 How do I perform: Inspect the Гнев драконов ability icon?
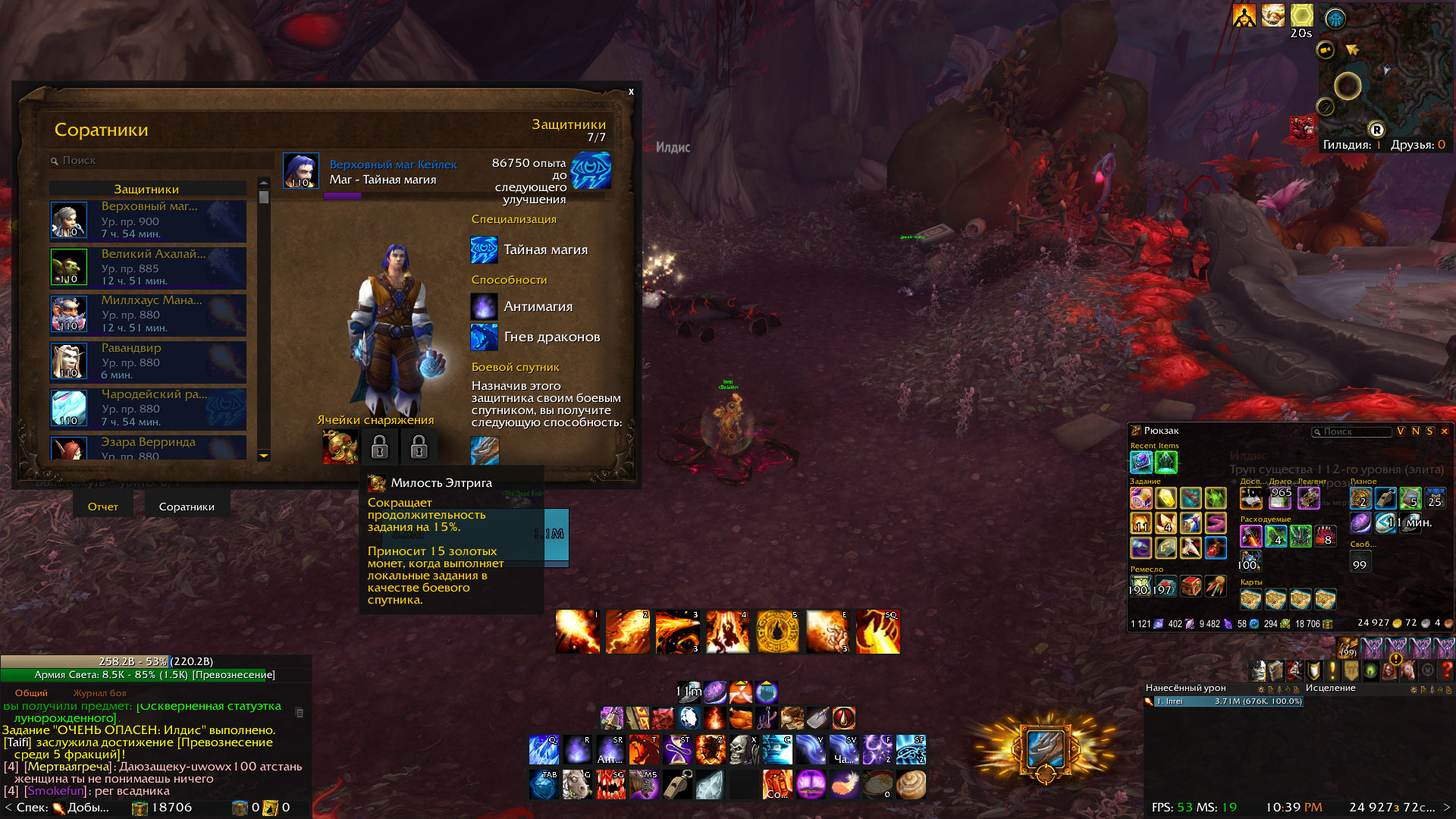(484, 337)
